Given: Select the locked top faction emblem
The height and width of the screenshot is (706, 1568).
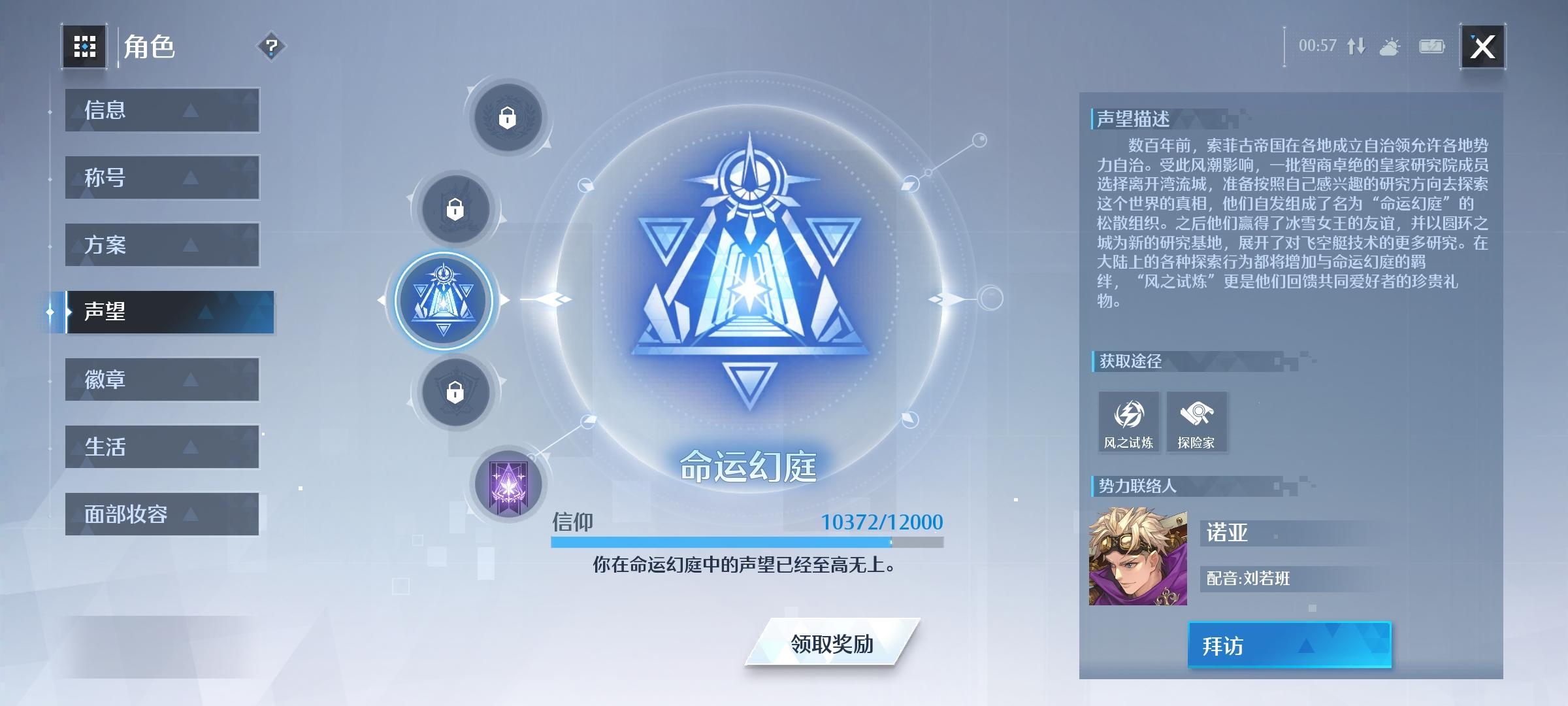Looking at the screenshot, I should tap(509, 119).
